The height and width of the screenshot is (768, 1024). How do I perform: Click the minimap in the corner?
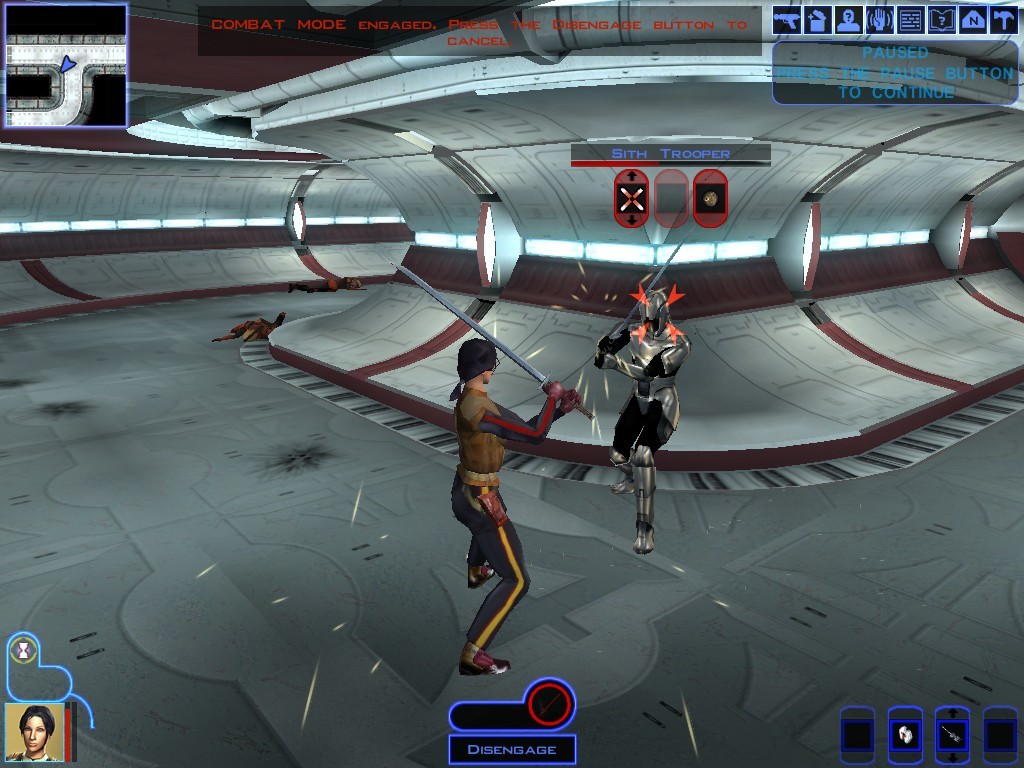coord(66,65)
